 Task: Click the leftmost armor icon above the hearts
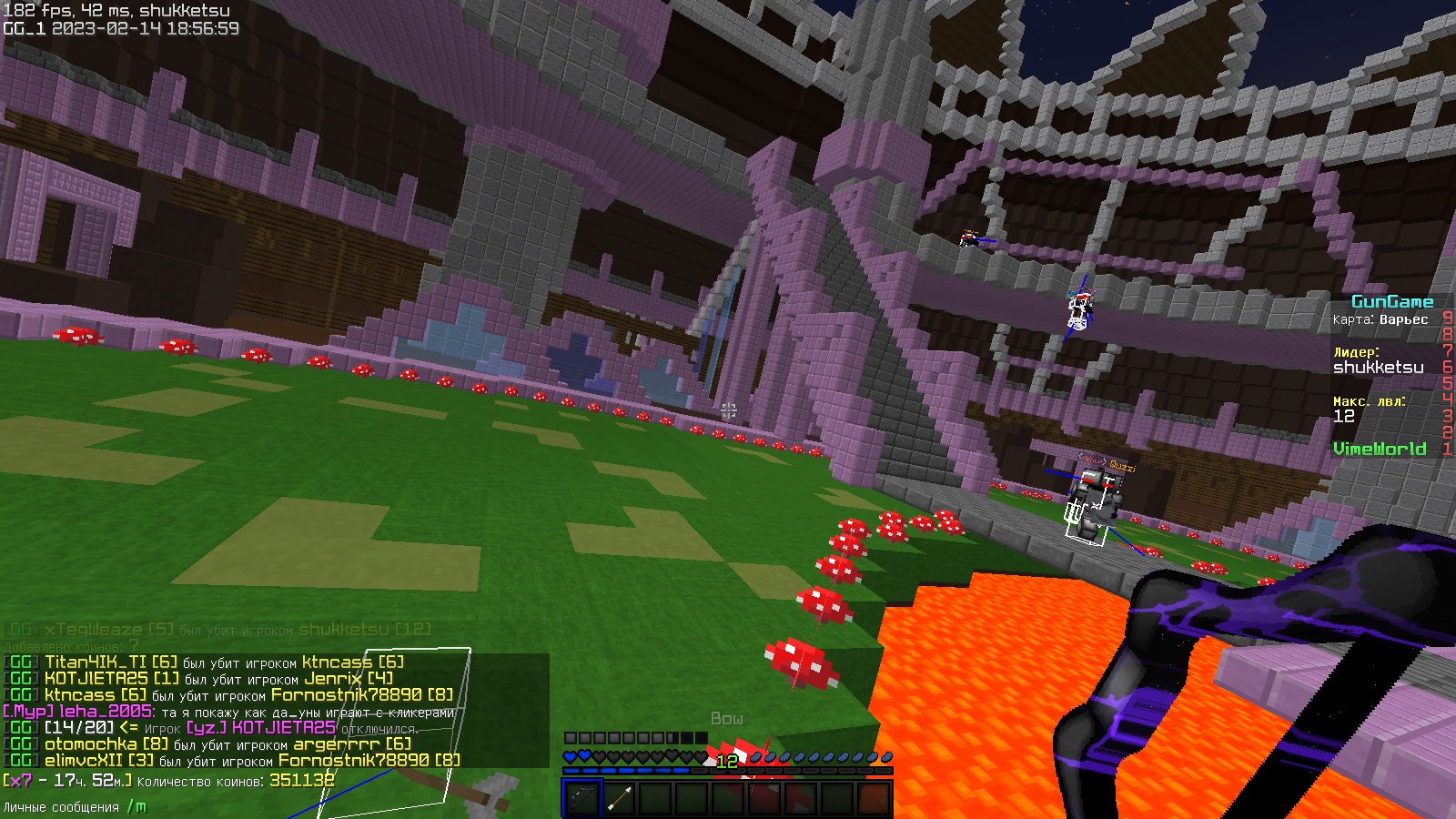click(x=571, y=739)
